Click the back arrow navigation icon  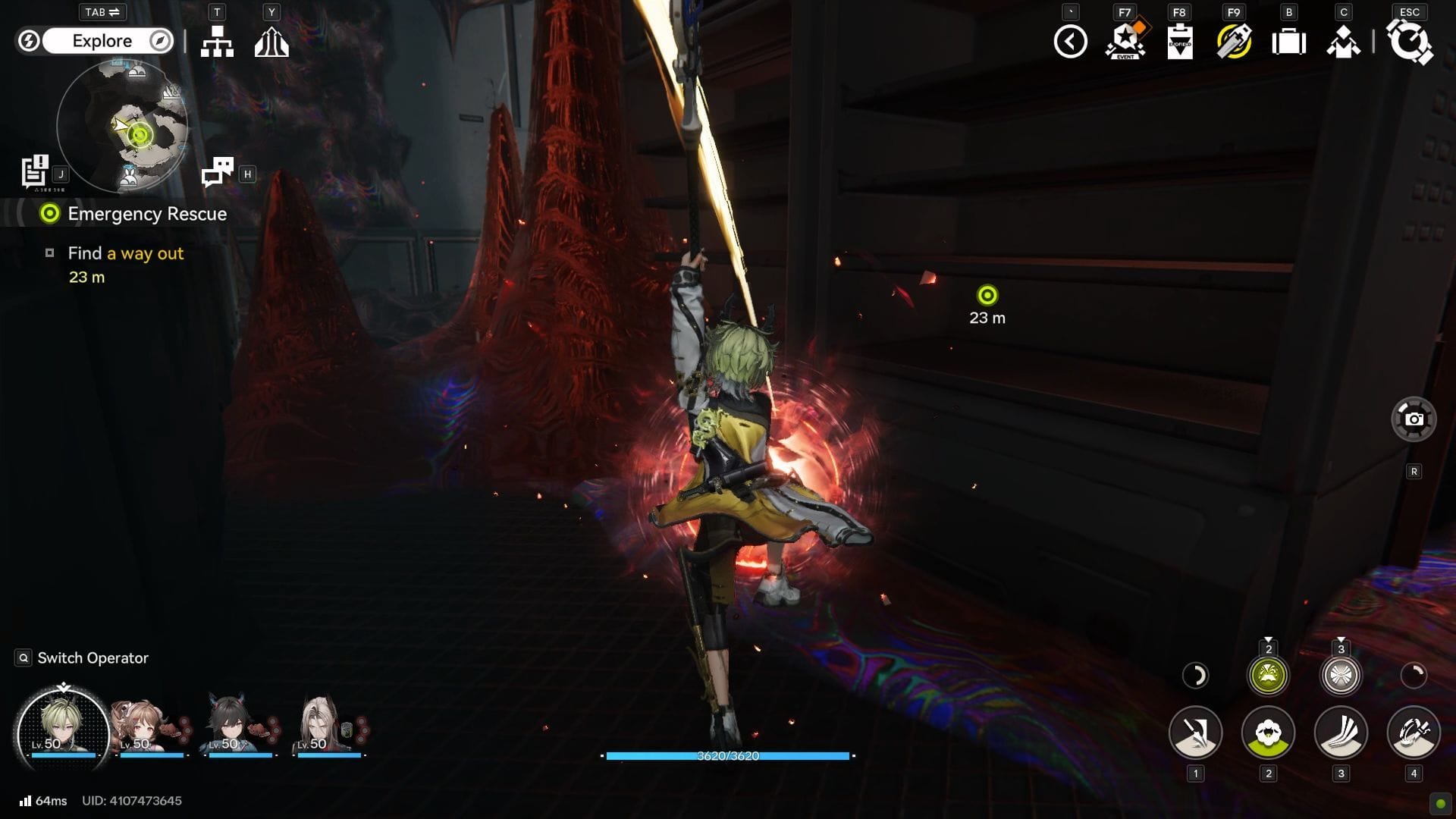(x=1070, y=43)
